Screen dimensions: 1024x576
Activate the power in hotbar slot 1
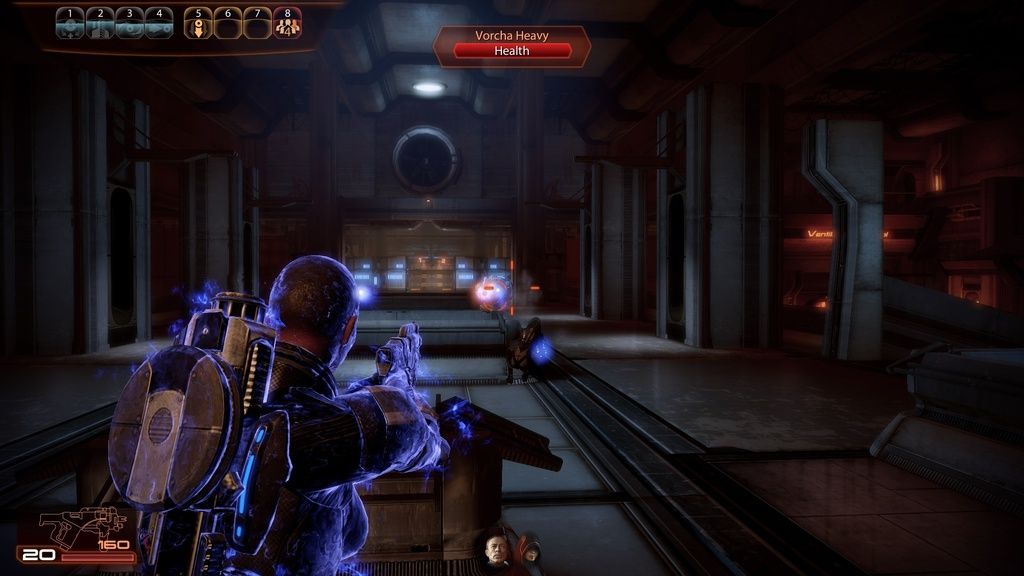click(x=70, y=23)
